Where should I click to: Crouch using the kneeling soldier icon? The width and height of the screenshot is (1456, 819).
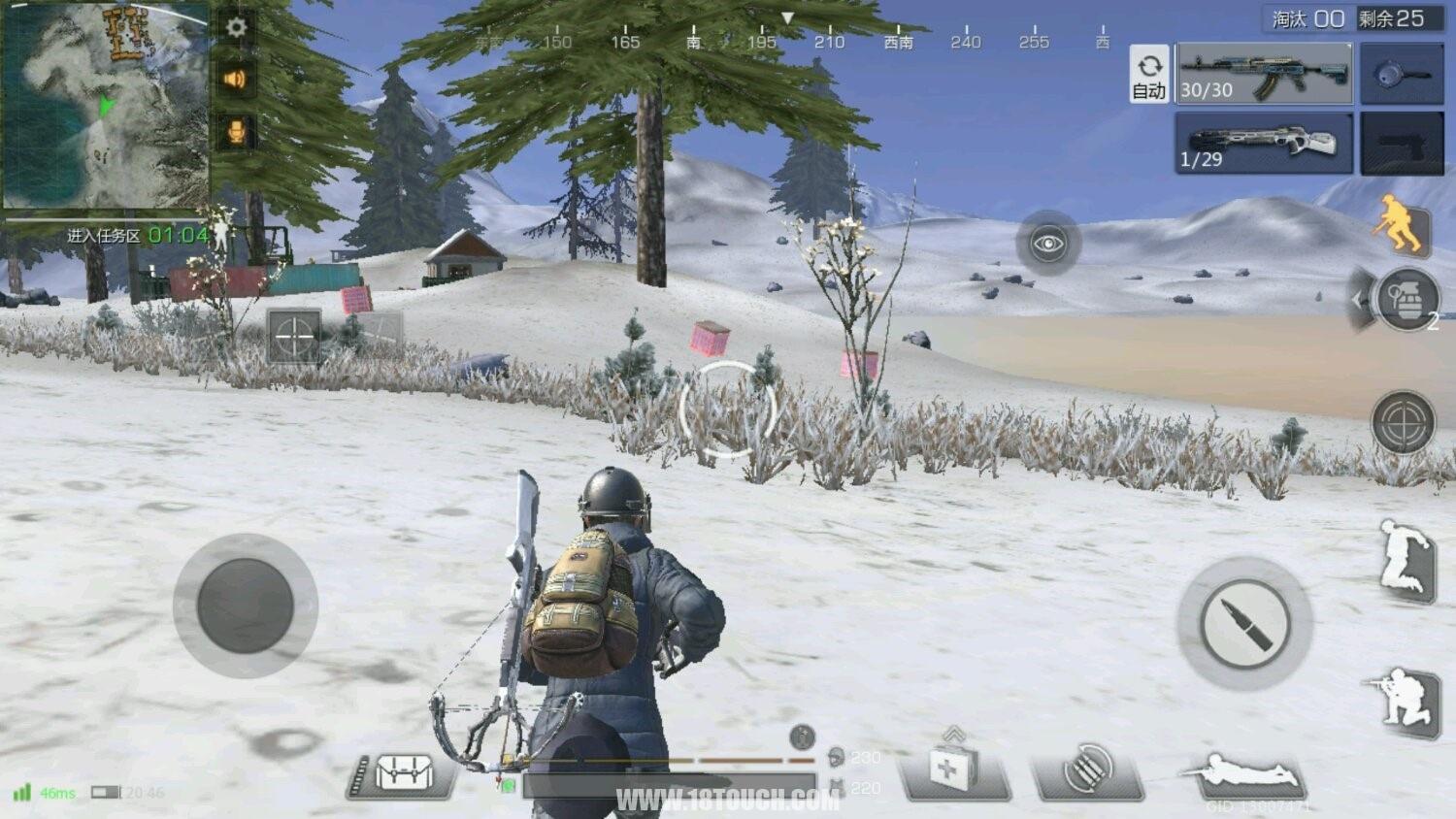coord(1403,701)
